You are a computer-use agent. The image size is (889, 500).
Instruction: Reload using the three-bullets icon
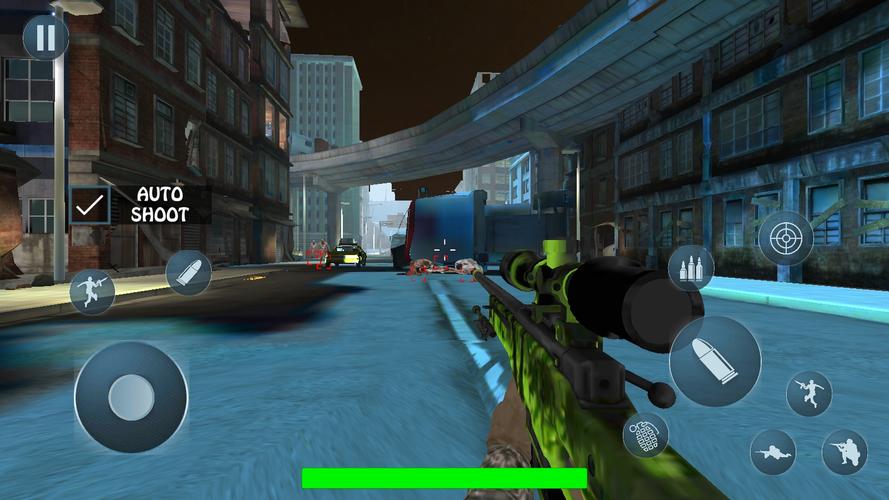click(x=691, y=268)
